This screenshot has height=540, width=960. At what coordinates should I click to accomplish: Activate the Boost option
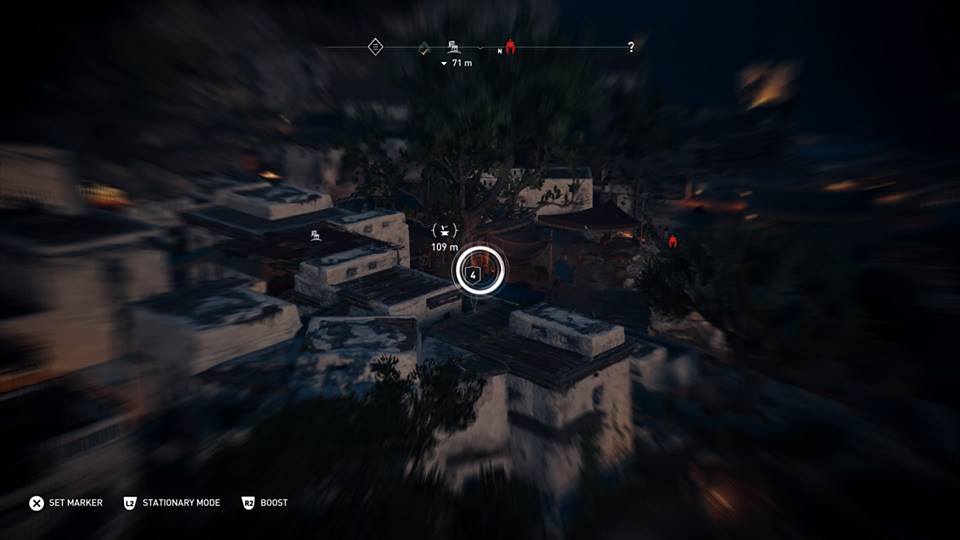pyautogui.click(x=265, y=502)
